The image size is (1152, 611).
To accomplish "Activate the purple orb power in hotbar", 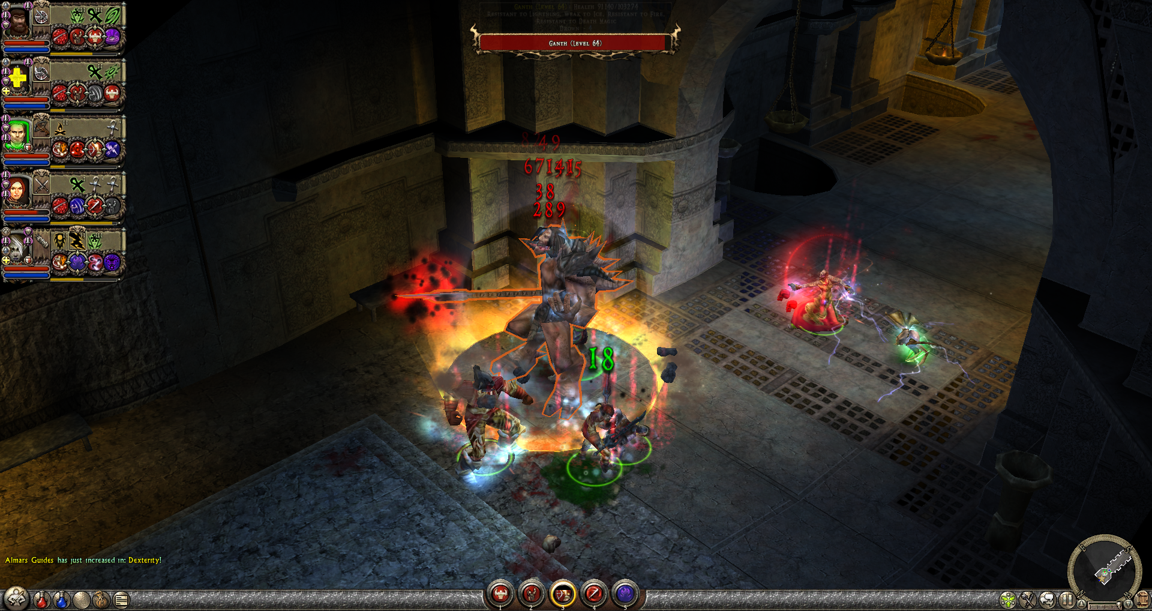I will pos(625,594).
